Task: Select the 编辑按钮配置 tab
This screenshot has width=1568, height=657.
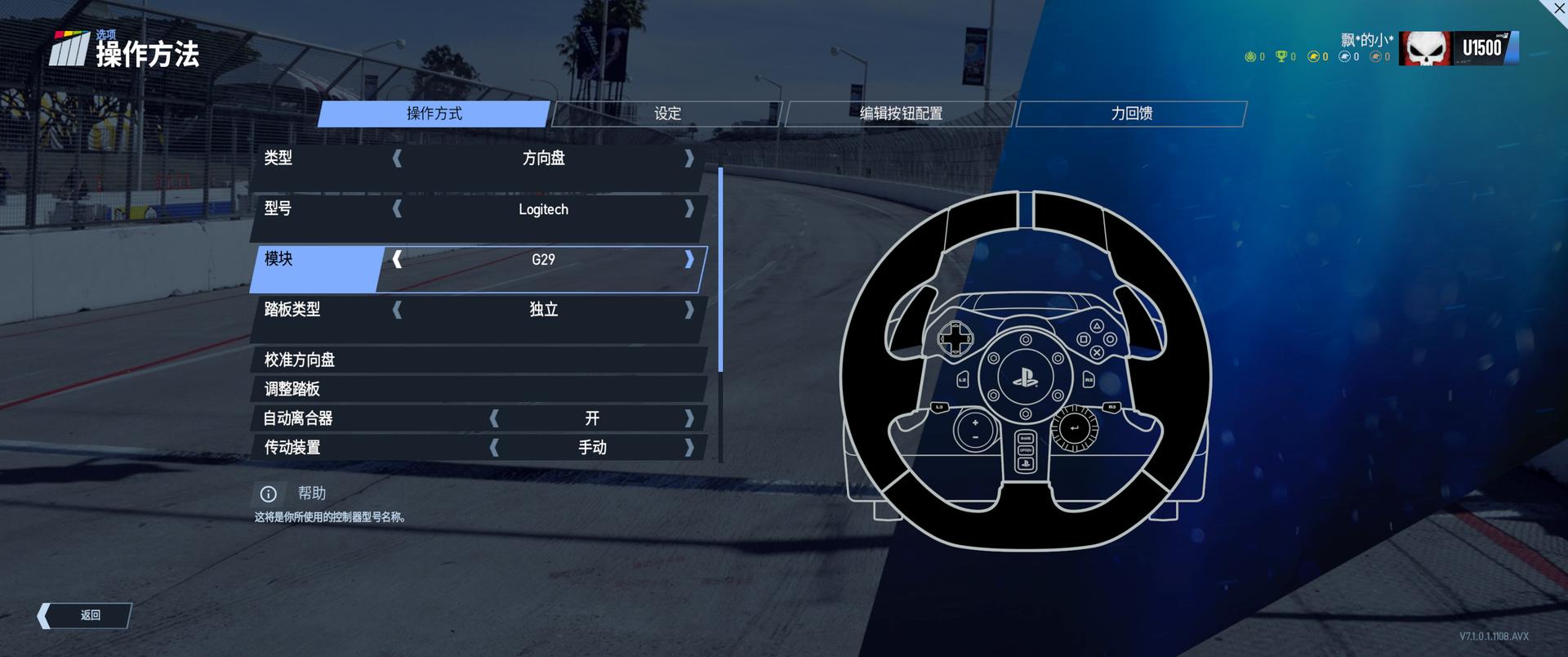Action: click(900, 114)
